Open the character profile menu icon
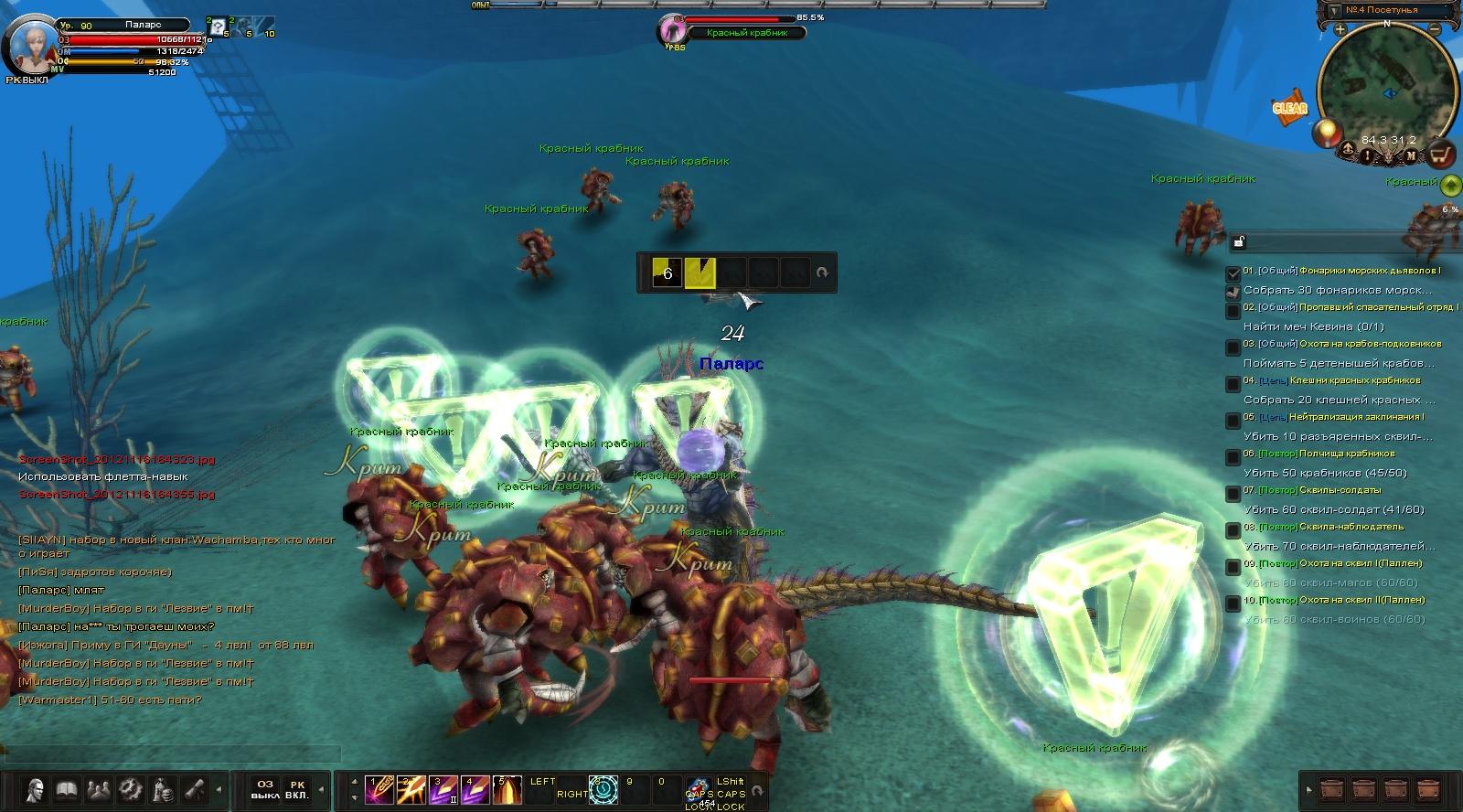 coord(36,787)
